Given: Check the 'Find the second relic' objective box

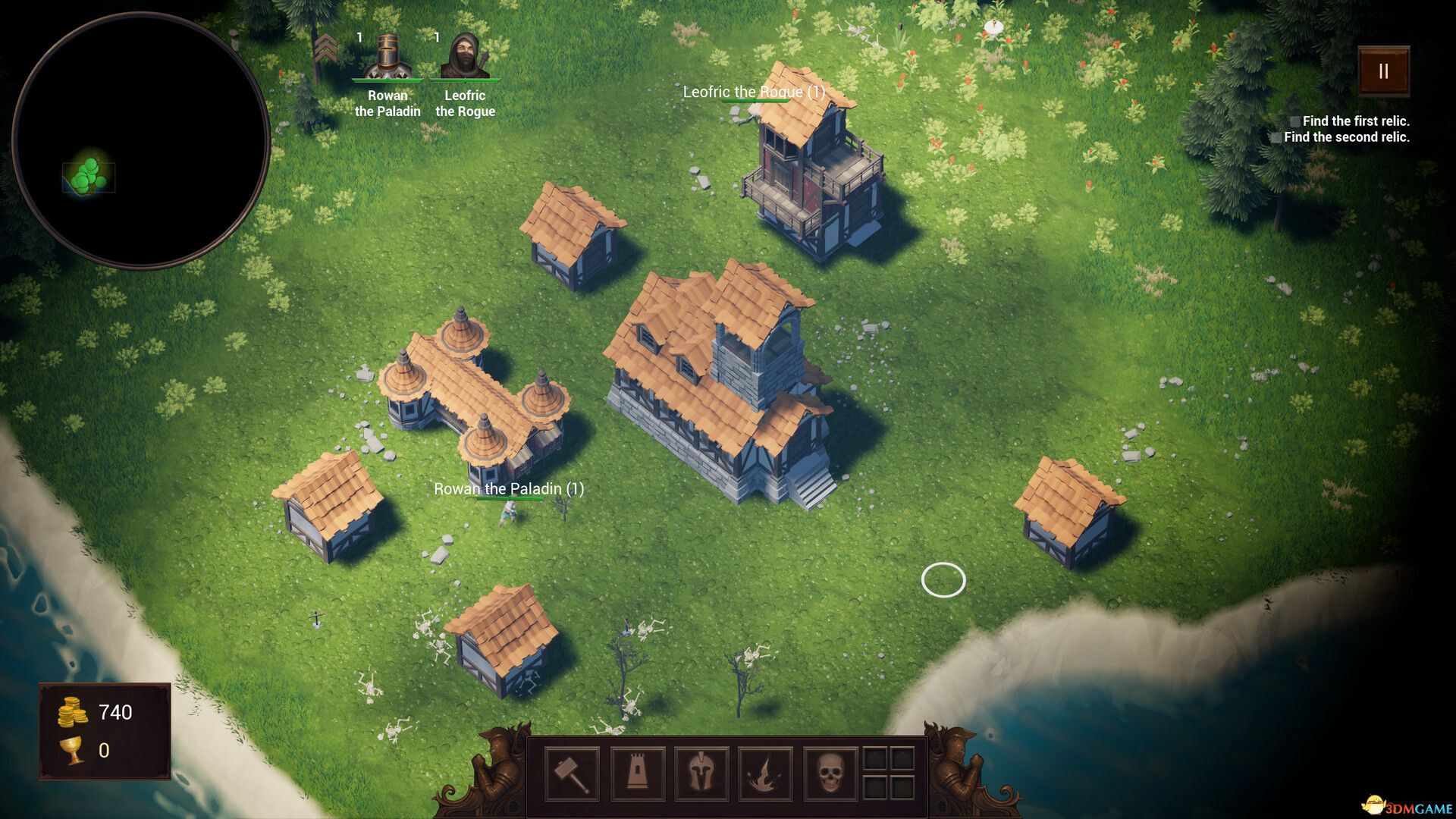Looking at the screenshot, I should (1277, 137).
